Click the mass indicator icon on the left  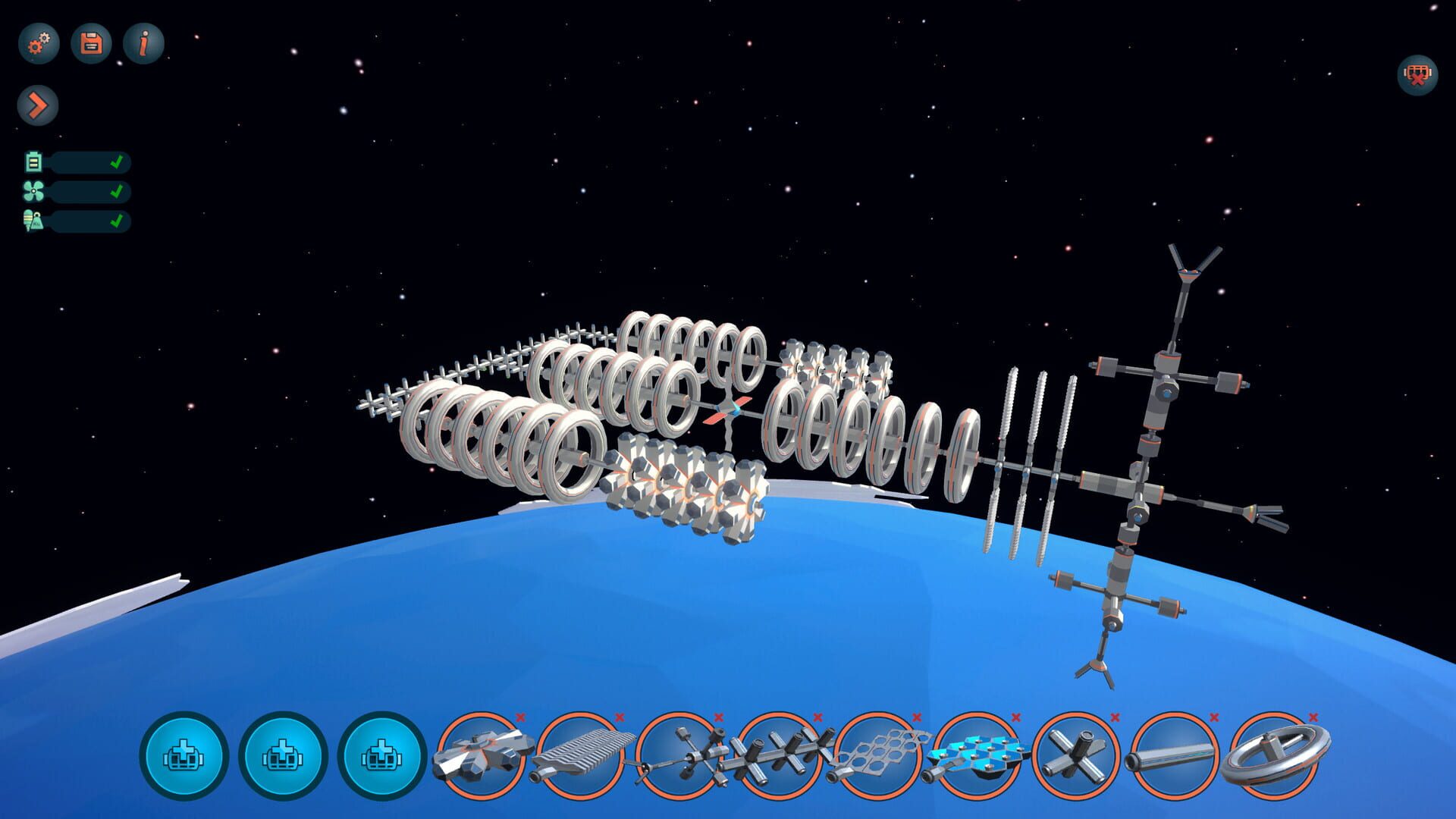tap(32, 221)
